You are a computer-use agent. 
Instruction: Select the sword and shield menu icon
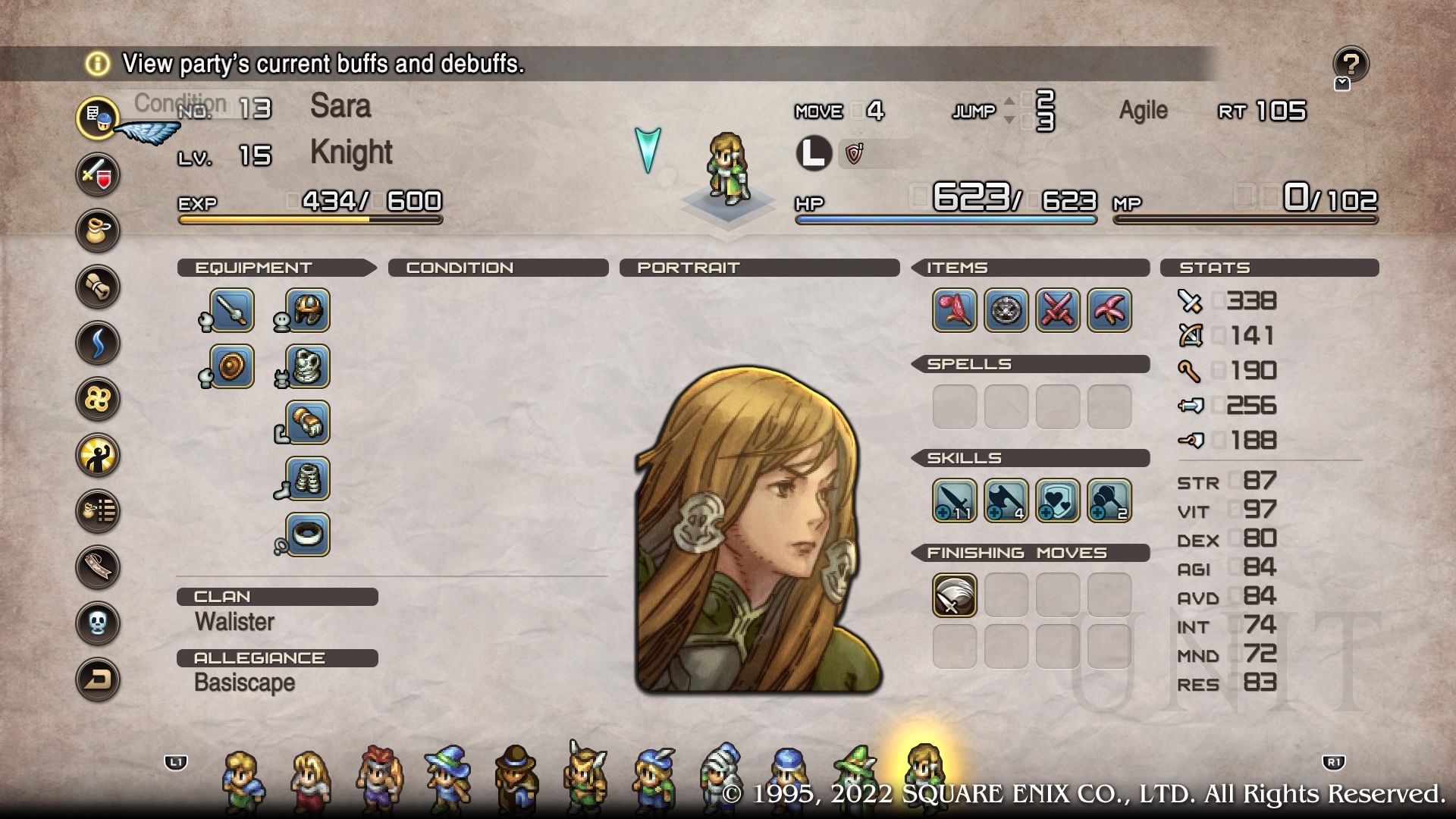pos(98,174)
